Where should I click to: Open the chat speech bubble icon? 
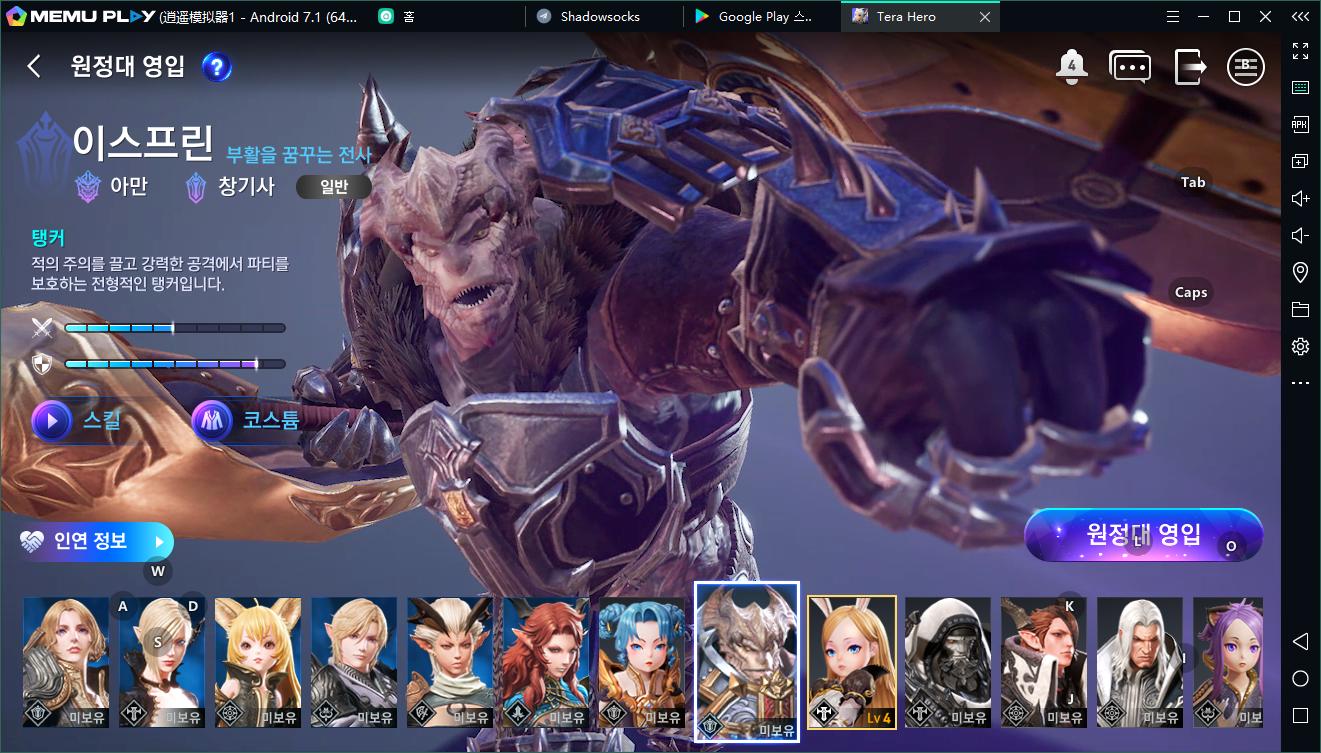pos(1130,67)
